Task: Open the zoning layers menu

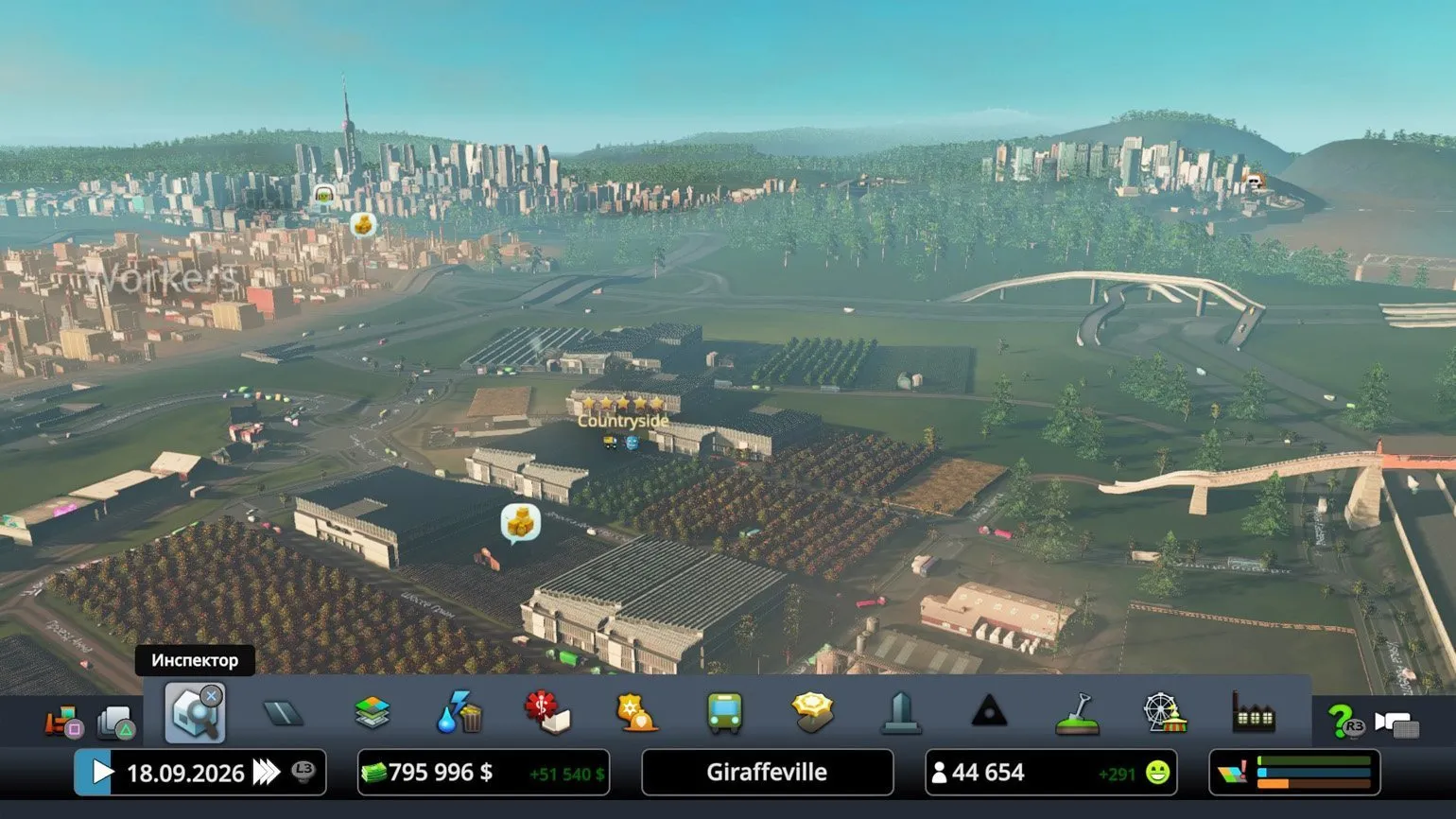Action: point(372,713)
